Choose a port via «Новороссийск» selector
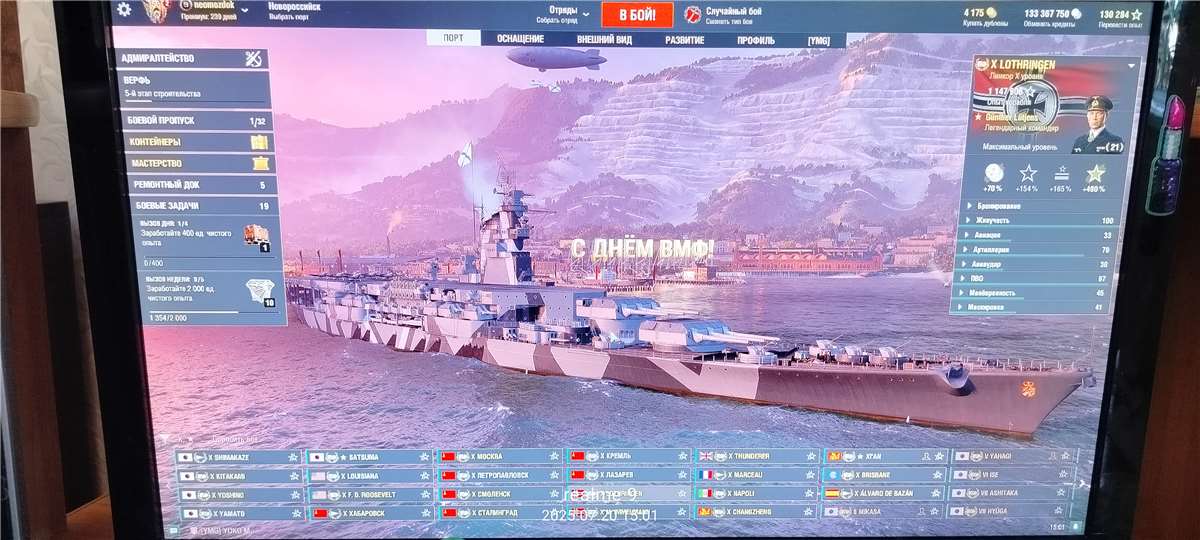Image resolution: width=1200 pixels, height=540 pixels. (x=294, y=12)
